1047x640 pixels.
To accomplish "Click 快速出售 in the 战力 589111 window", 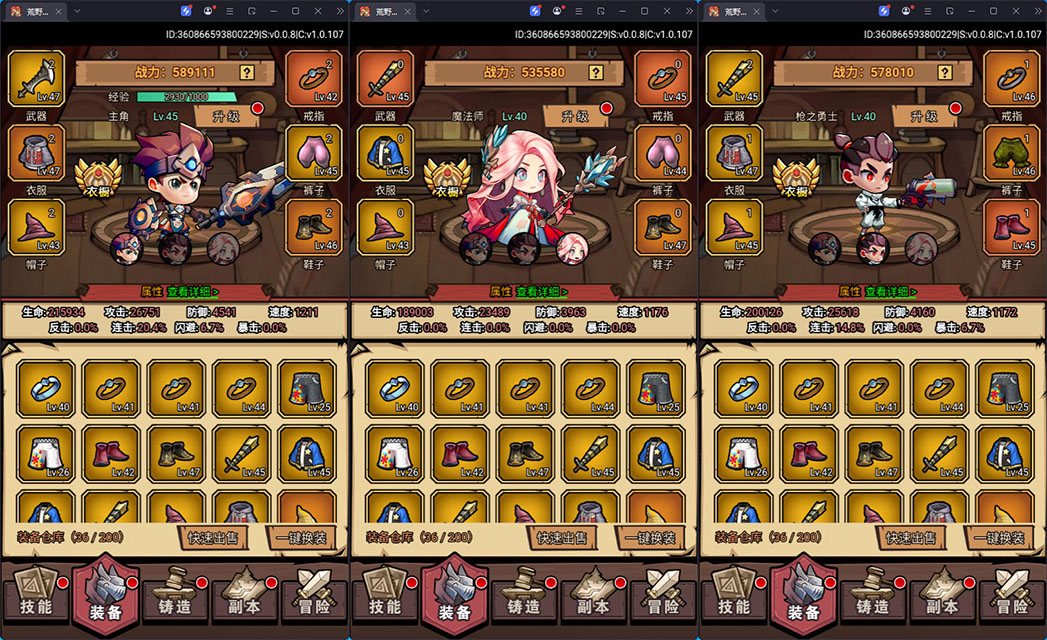I will point(212,538).
